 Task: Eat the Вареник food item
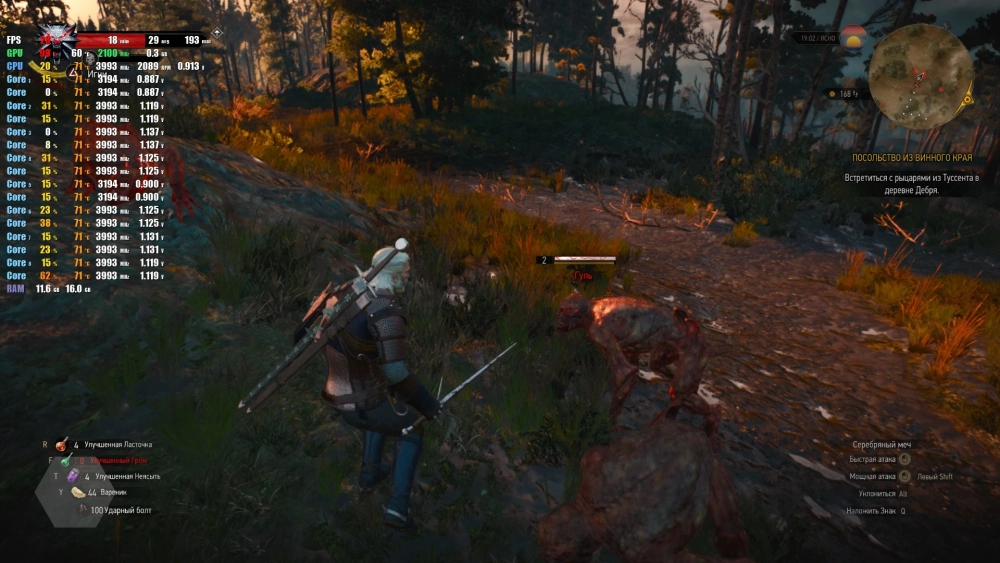(77, 493)
